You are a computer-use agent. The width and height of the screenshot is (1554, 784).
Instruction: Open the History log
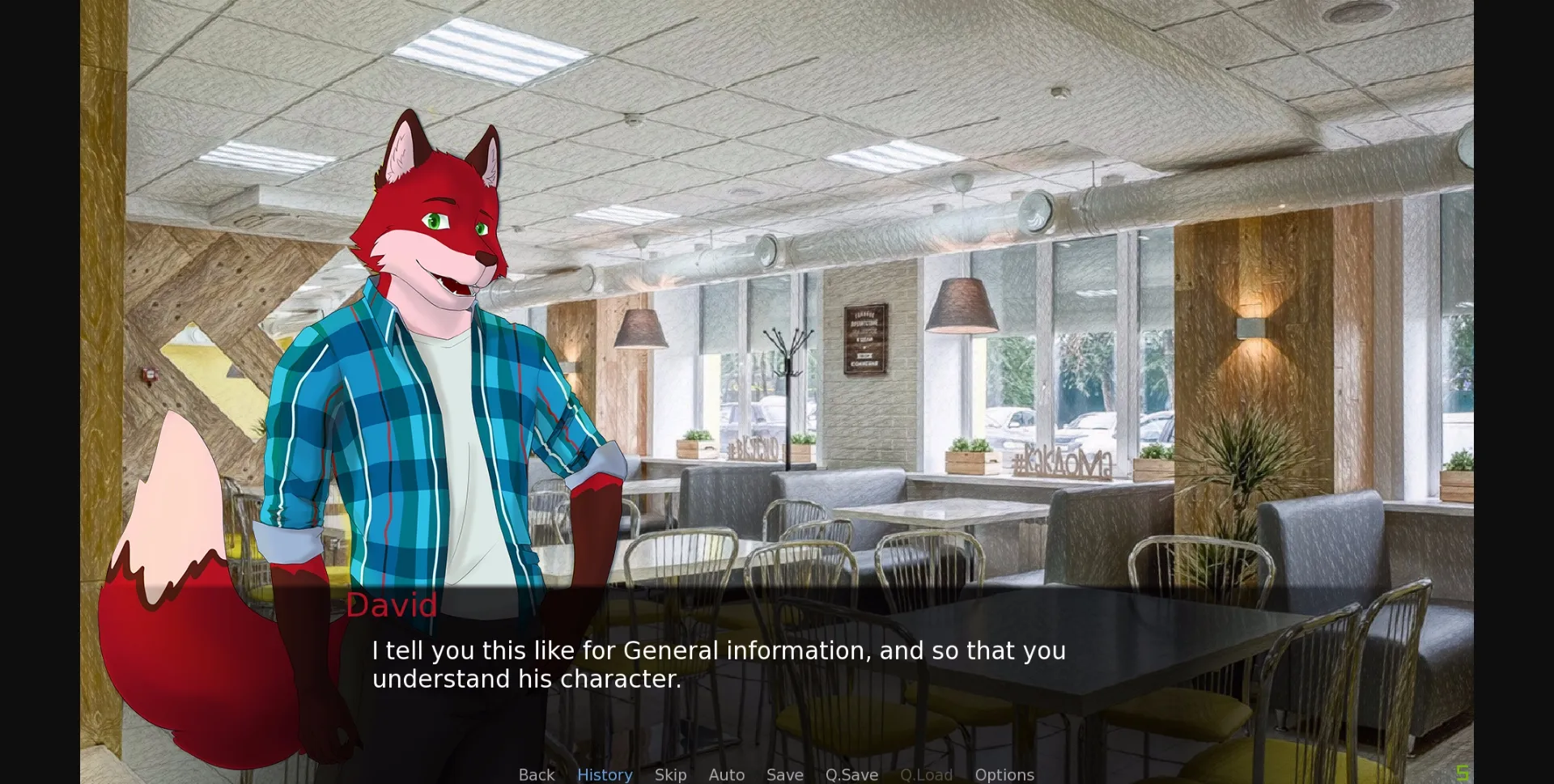click(x=605, y=774)
